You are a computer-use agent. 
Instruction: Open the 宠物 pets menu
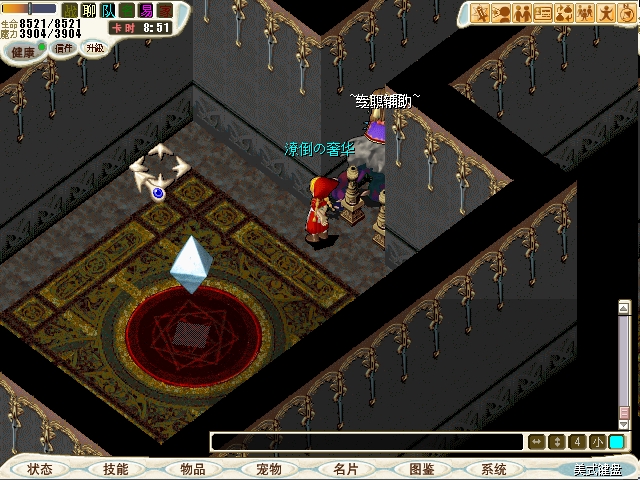268,469
